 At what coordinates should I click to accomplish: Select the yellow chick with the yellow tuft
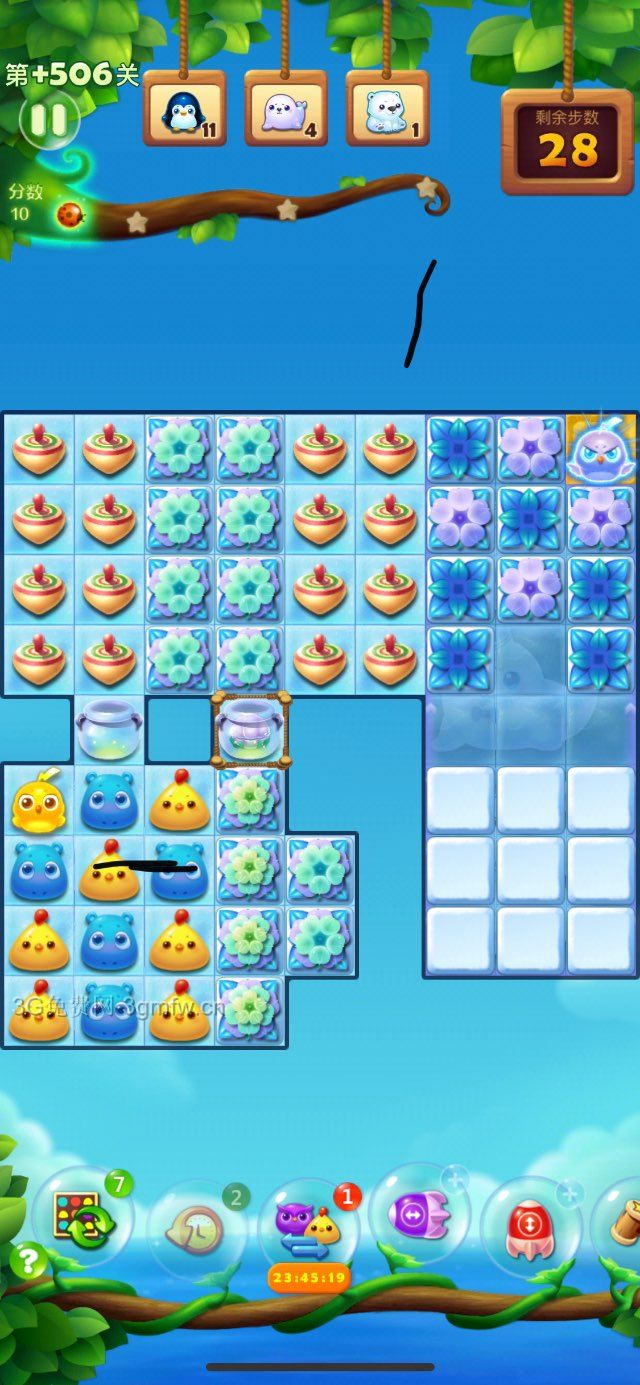coord(38,801)
